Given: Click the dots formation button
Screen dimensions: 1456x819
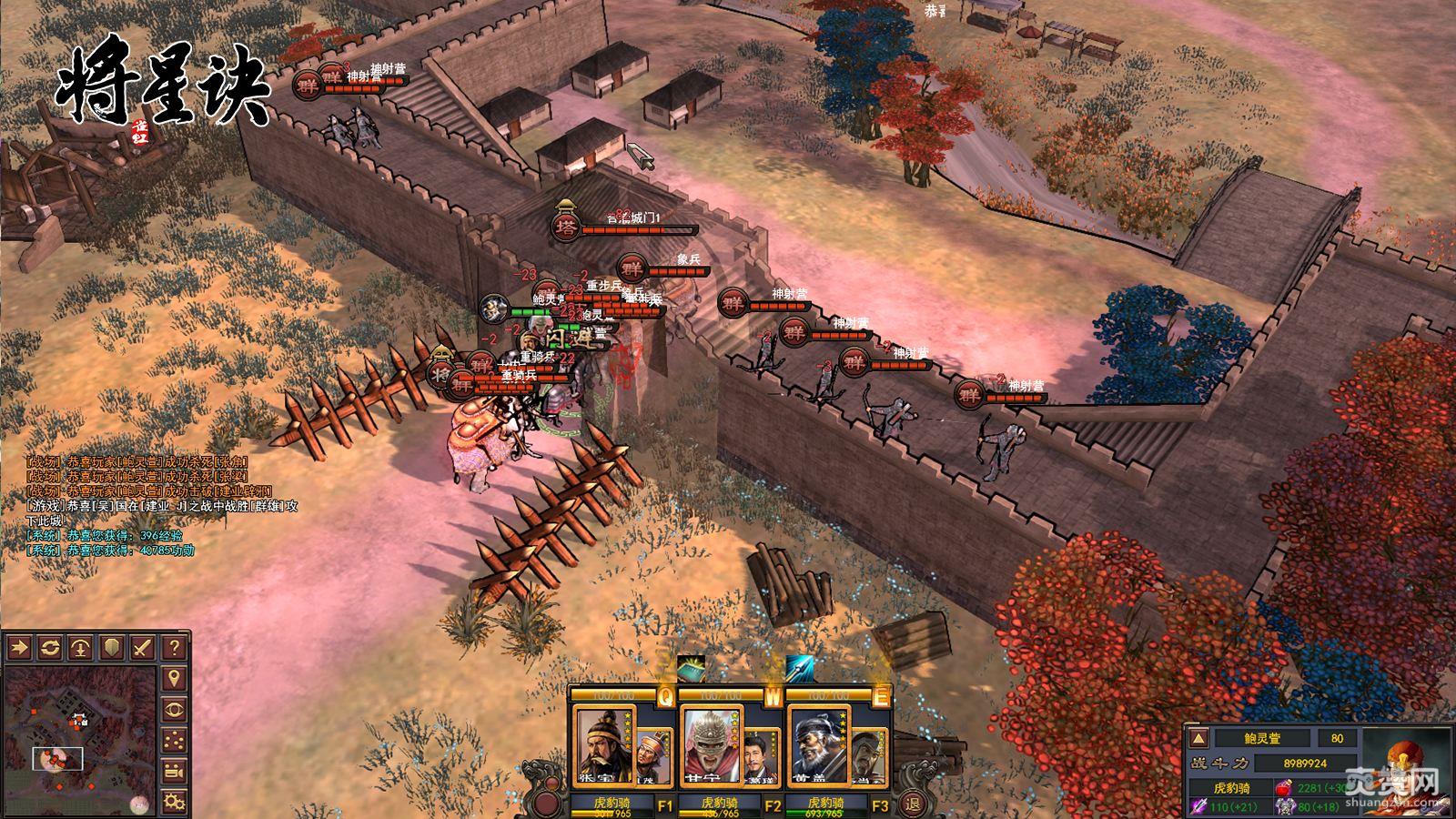Looking at the screenshot, I should click(x=174, y=741).
